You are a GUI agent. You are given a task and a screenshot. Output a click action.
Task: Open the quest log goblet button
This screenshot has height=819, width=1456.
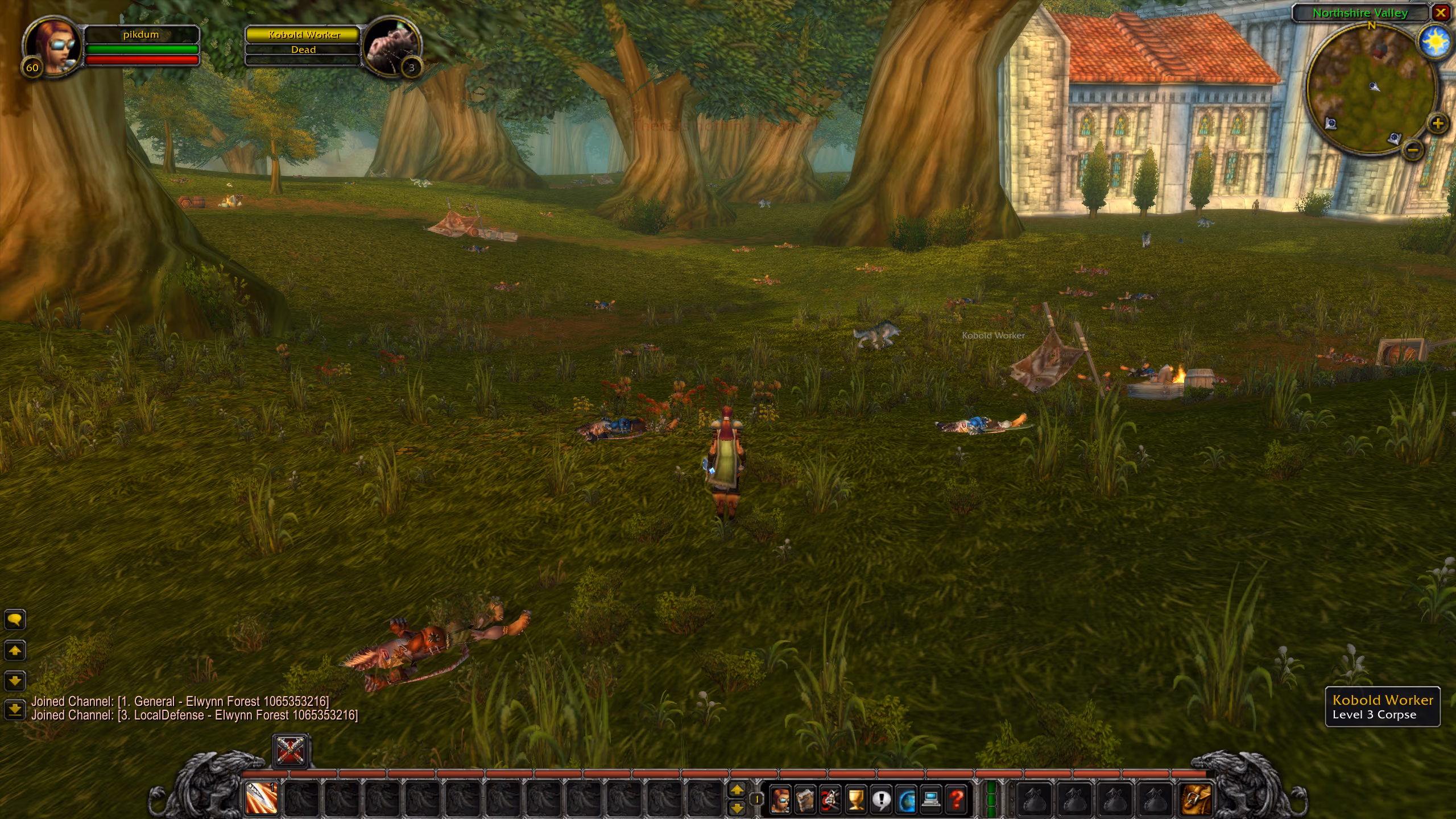coord(855,799)
